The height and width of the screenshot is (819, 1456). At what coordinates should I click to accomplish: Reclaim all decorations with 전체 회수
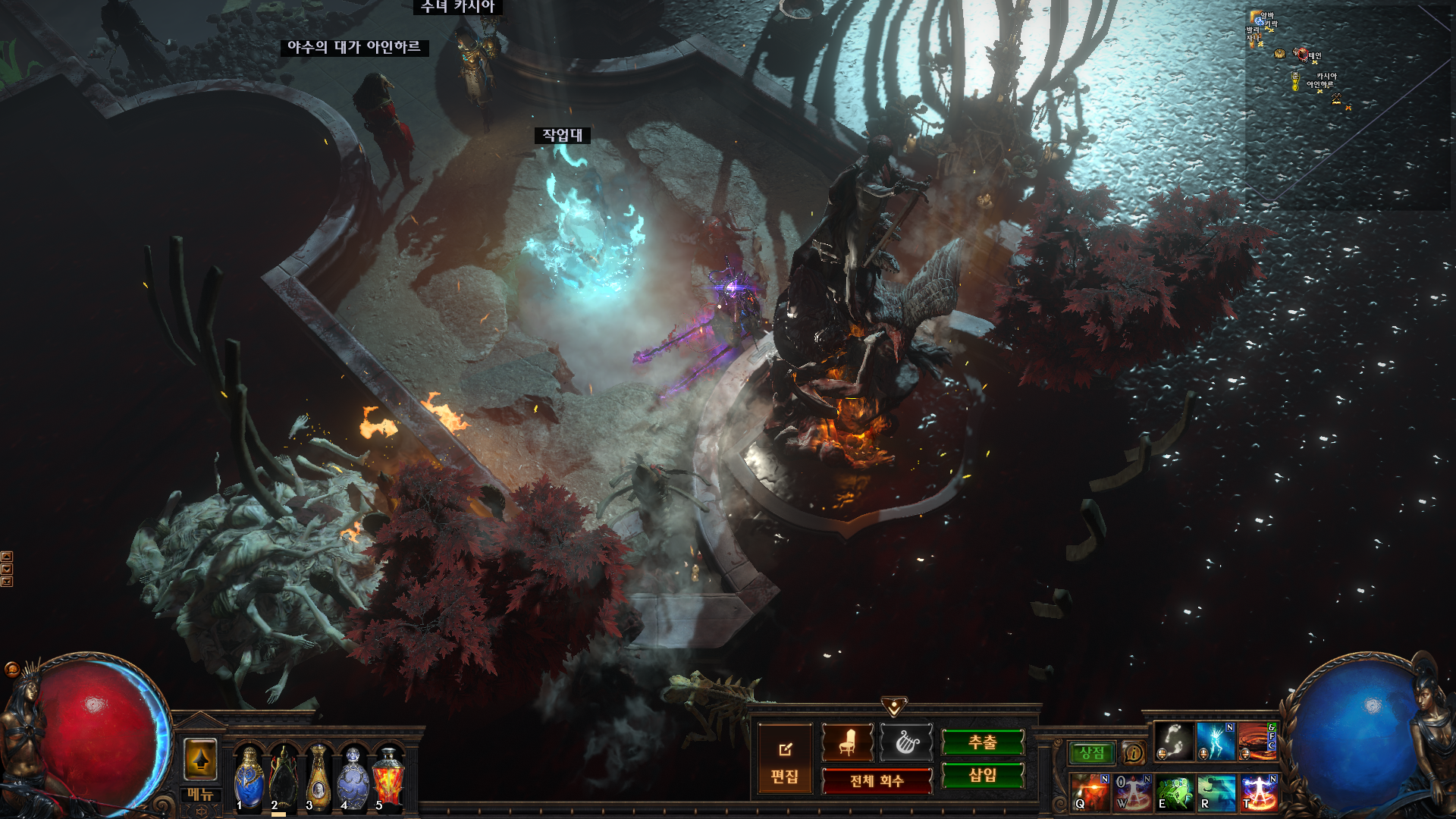tap(877, 781)
